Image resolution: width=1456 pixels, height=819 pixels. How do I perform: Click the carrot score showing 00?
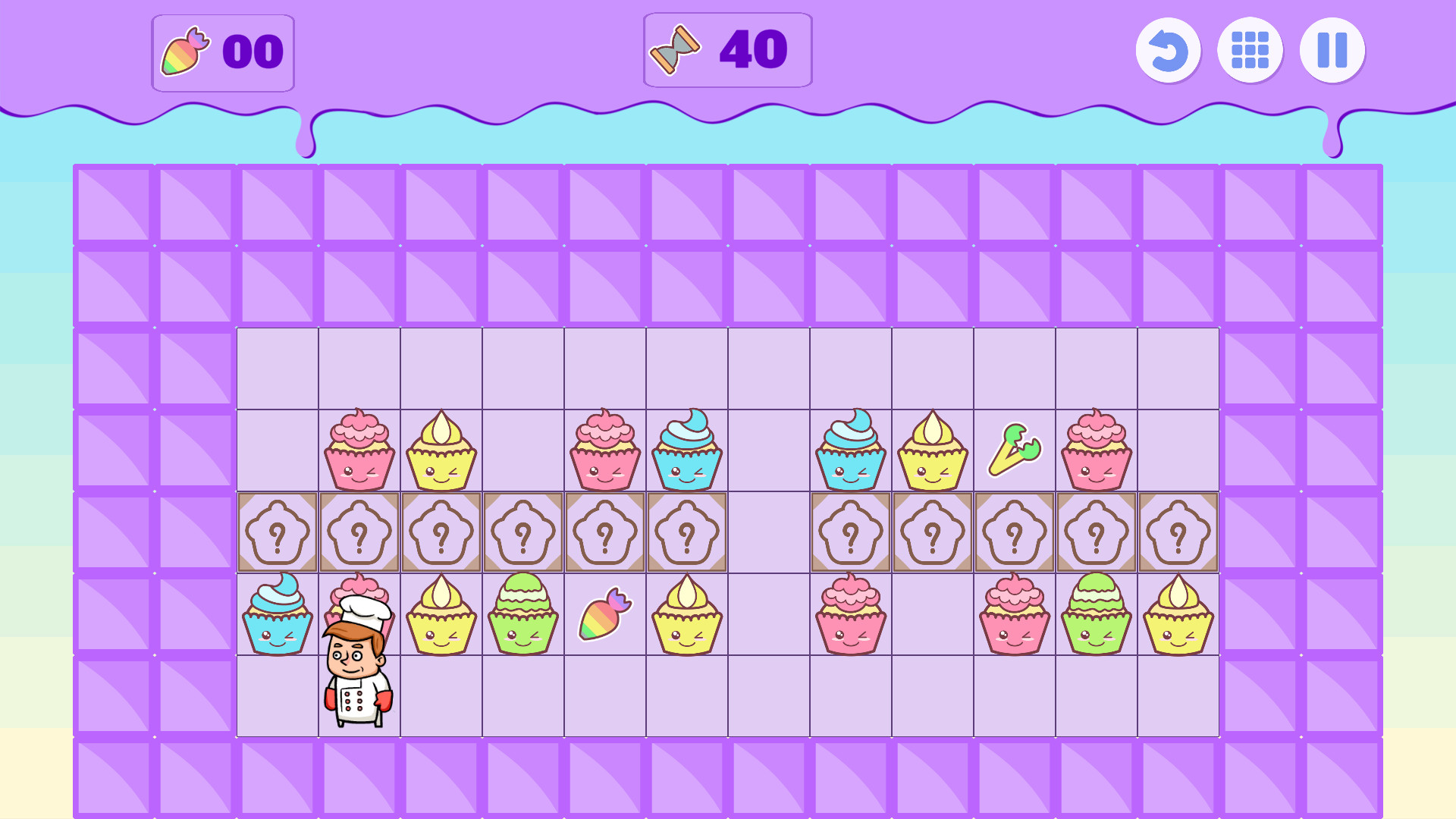click(254, 52)
